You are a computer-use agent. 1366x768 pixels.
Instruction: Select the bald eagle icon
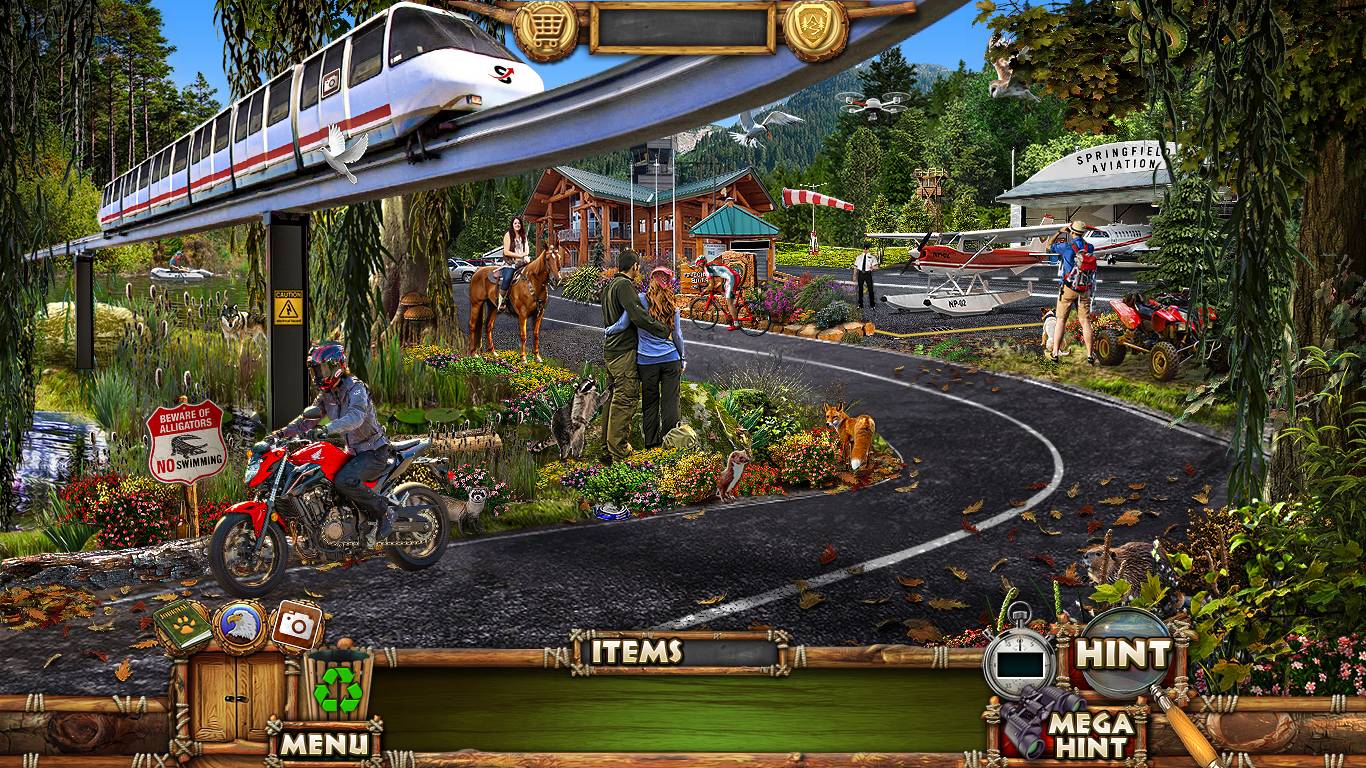pyautogui.click(x=240, y=626)
